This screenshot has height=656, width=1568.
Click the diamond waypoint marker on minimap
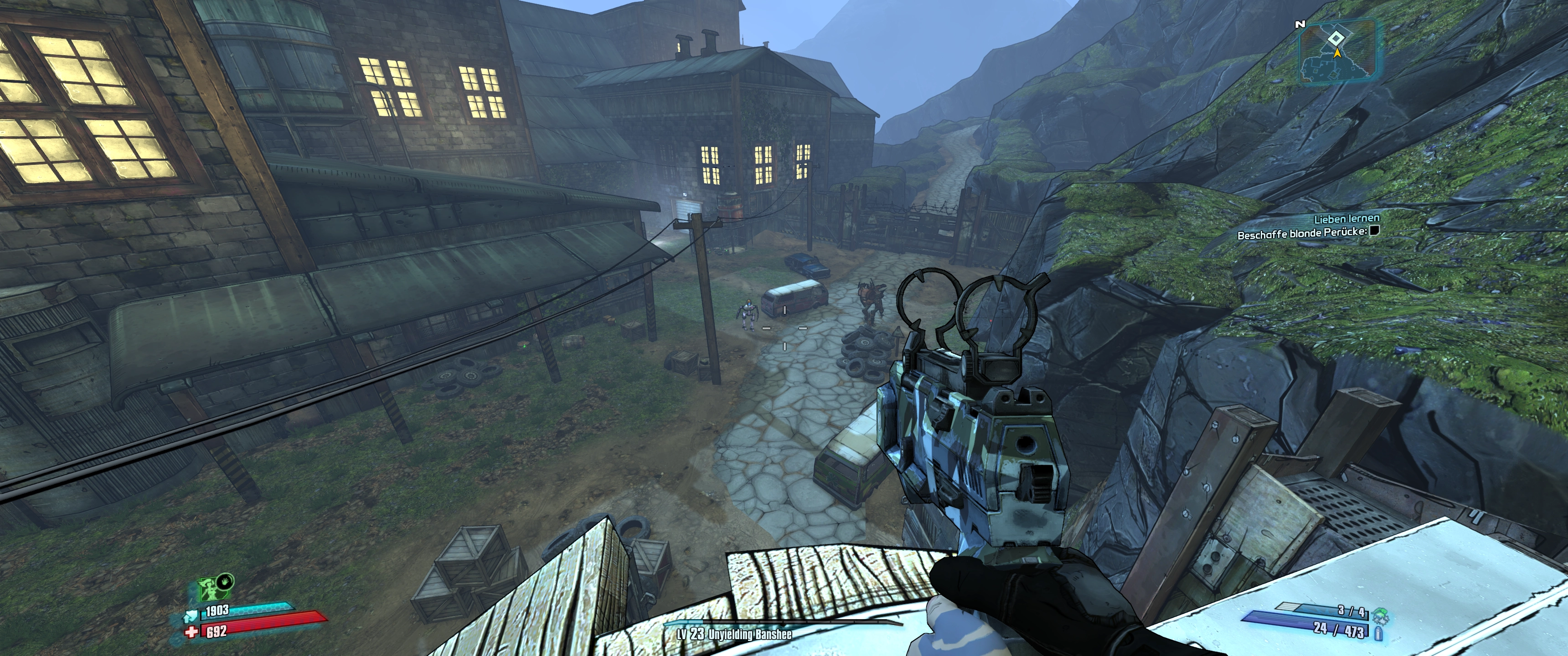pos(1336,39)
